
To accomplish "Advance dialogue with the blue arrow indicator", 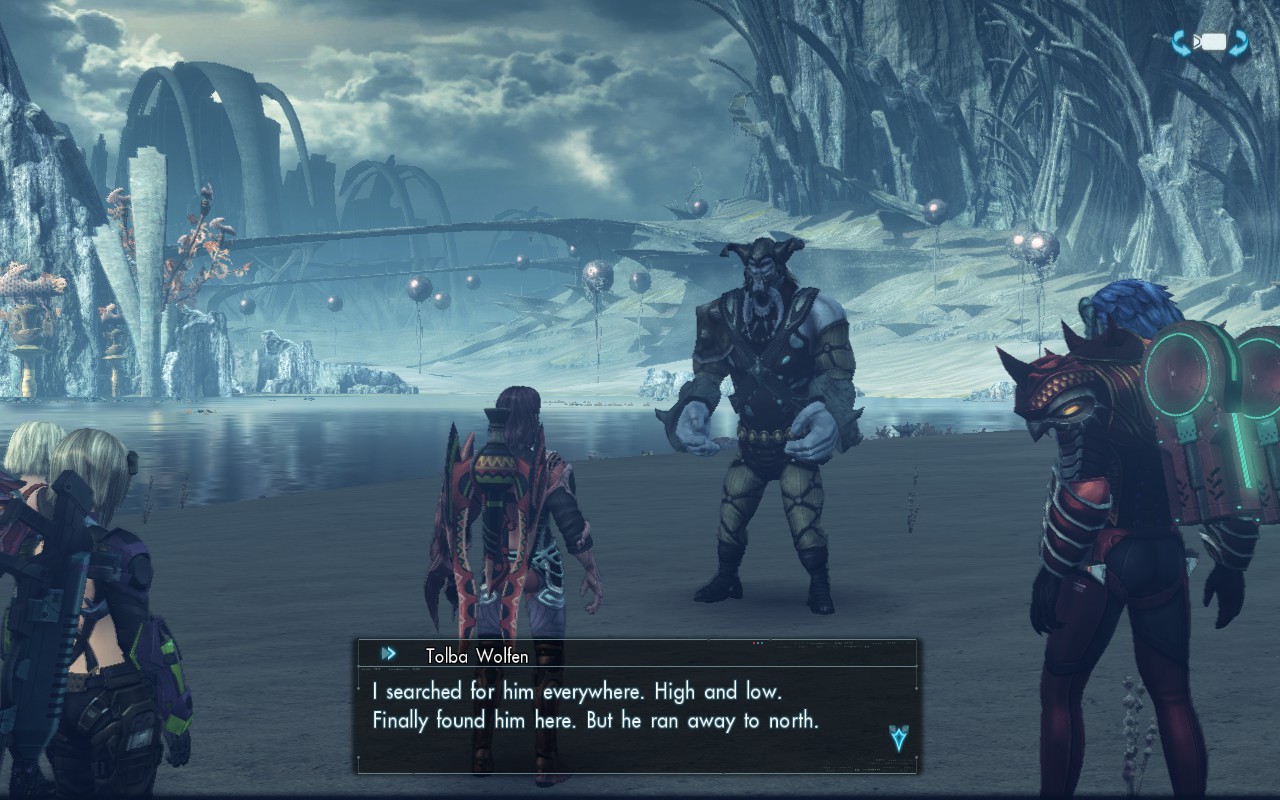I will click(898, 738).
